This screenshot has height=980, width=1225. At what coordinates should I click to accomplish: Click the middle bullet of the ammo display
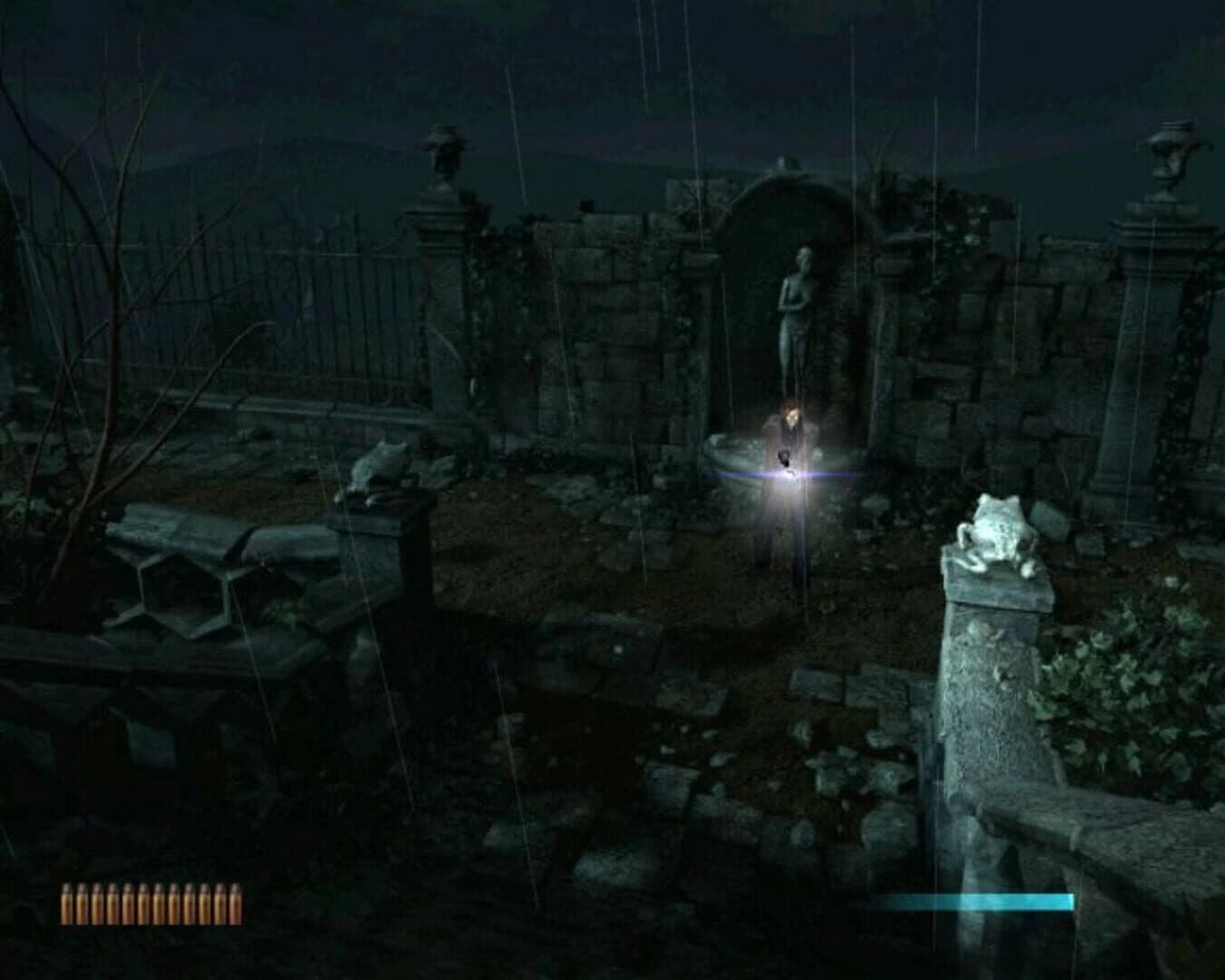tap(150, 903)
